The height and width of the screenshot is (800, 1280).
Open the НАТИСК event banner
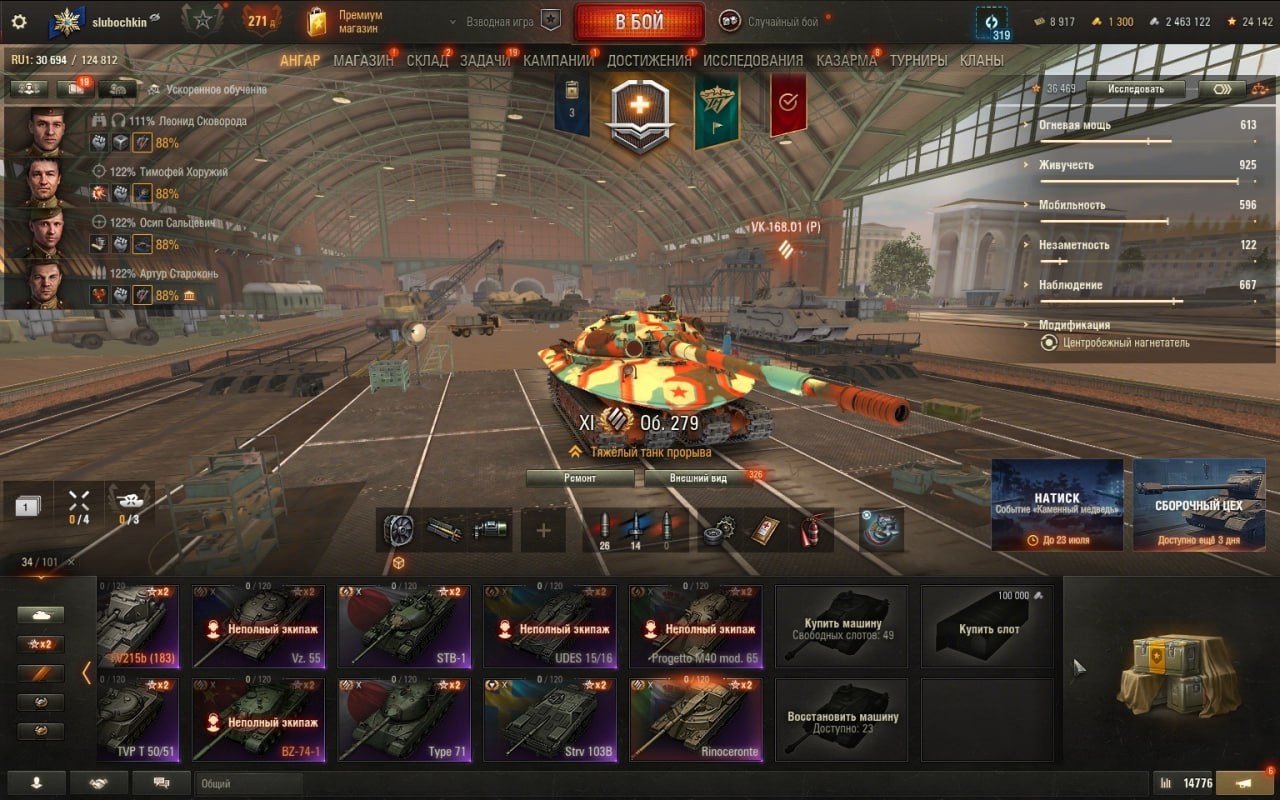(1057, 505)
